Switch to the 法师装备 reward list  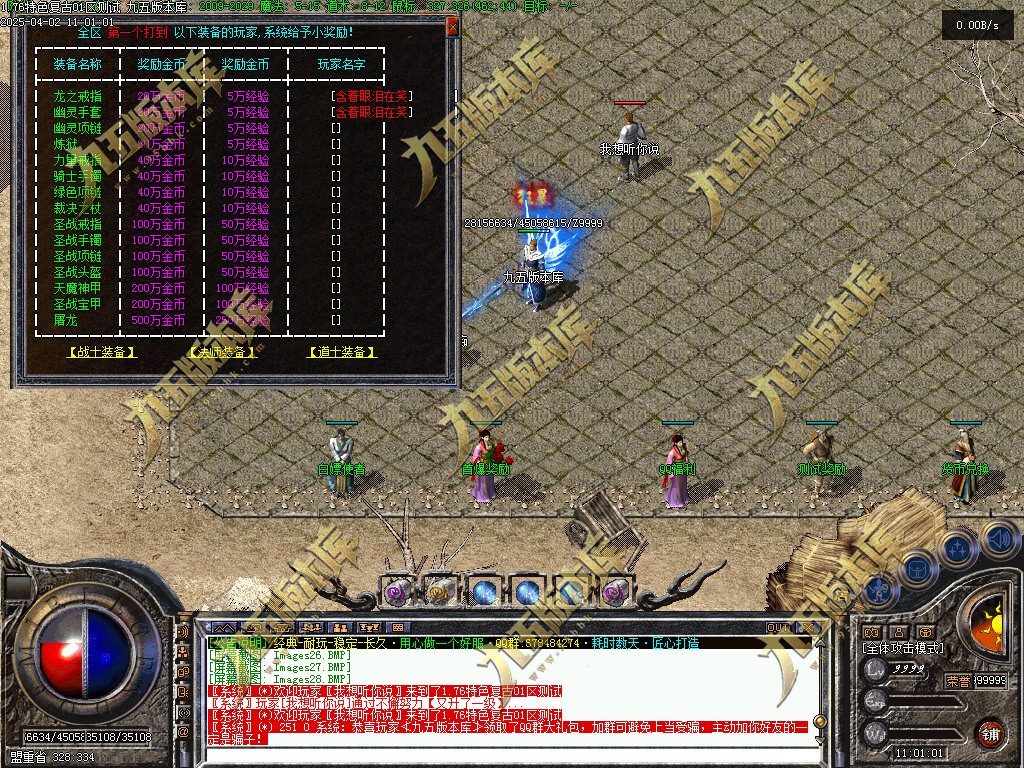222,352
